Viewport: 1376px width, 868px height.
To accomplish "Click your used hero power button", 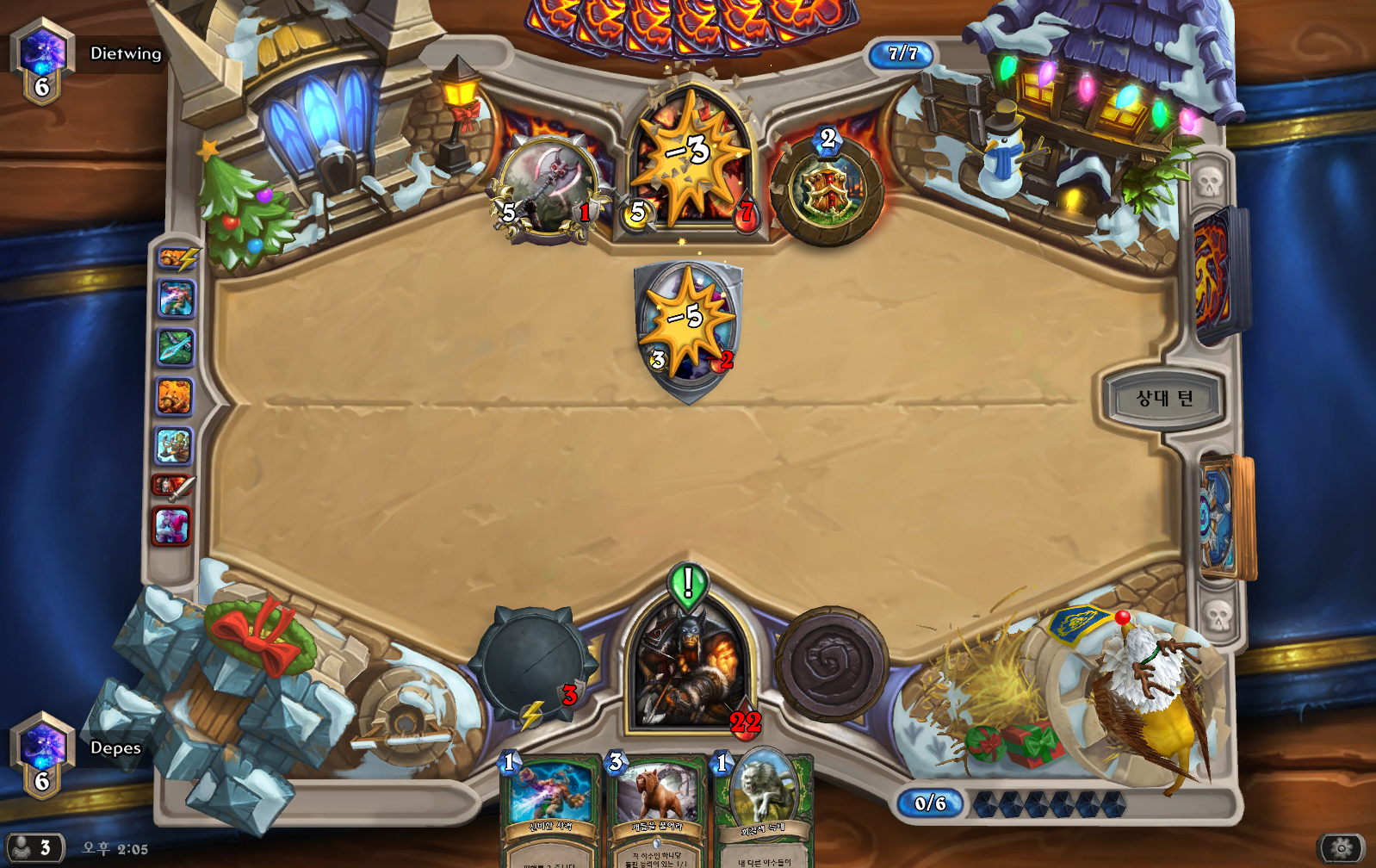I will [831, 665].
